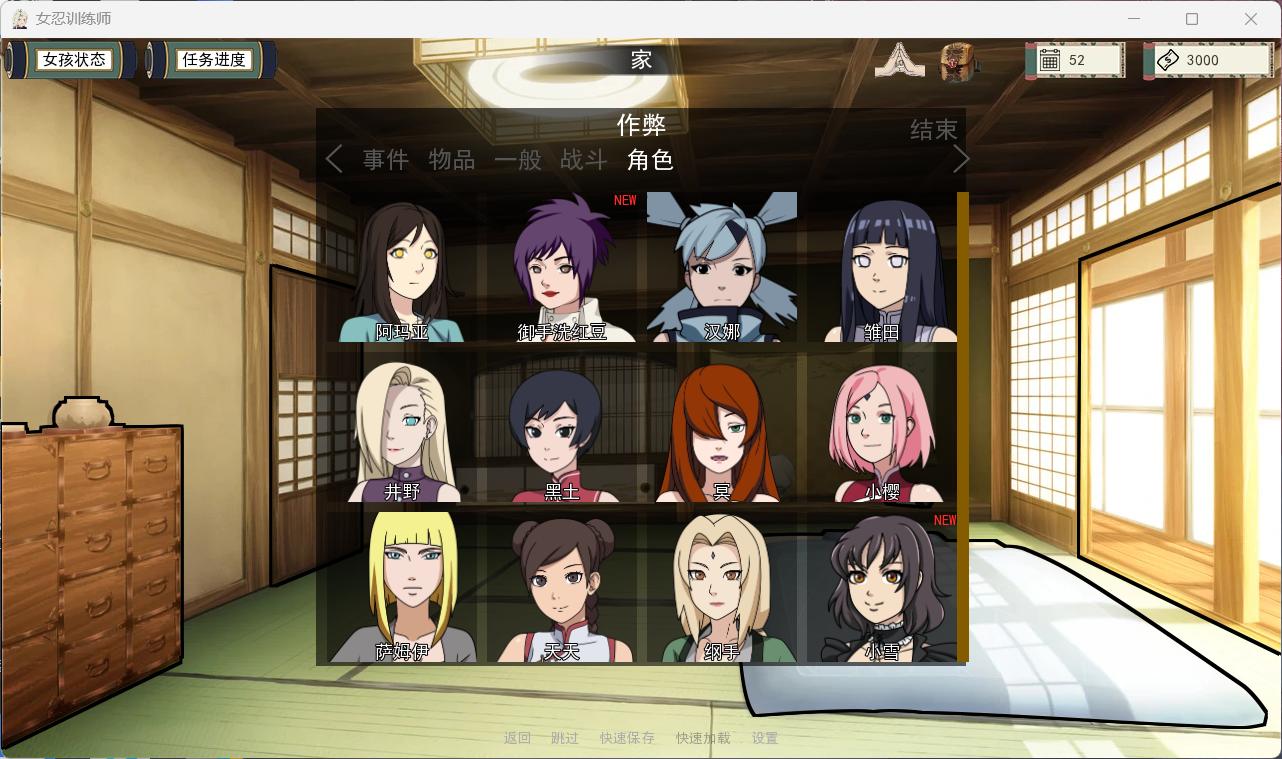Open the 任务进度 panel
This screenshot has width=1282, height=759.
click(x=213, y=59)
